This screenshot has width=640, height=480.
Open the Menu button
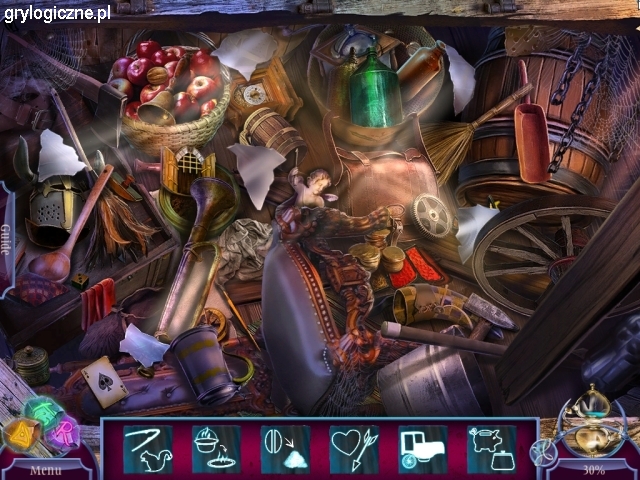(45, 469)
